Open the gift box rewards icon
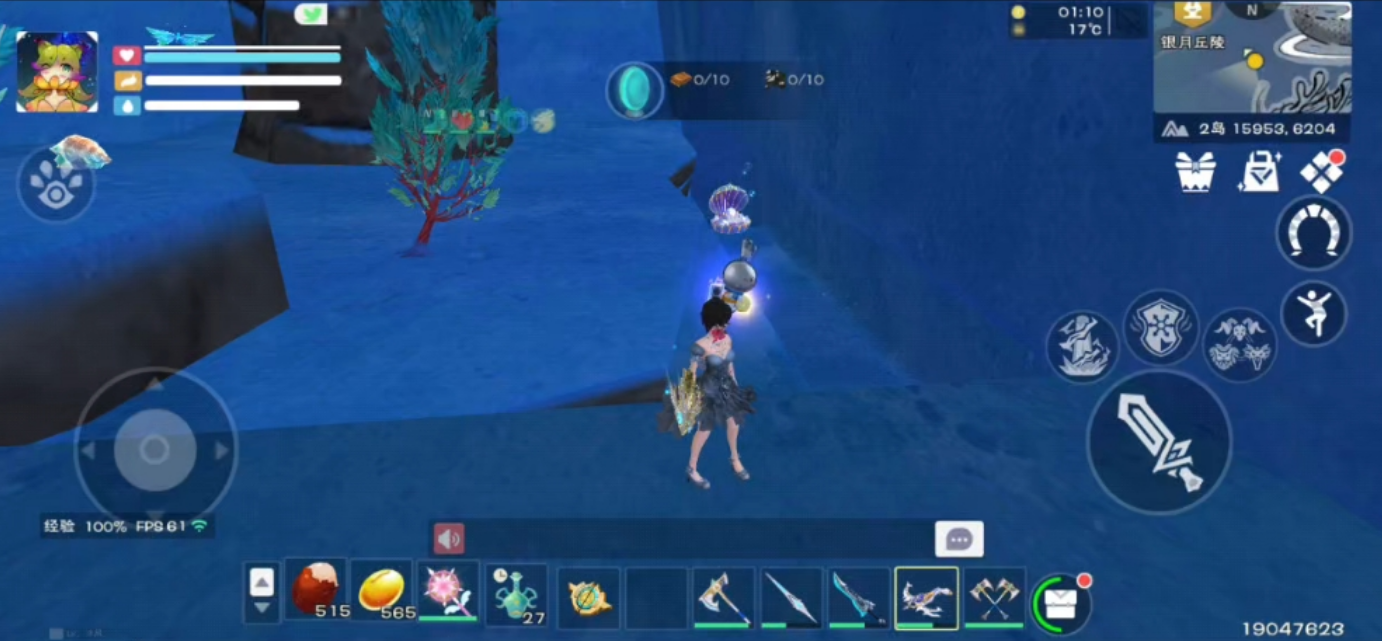1382x641 pixels. pos(1195,172)
